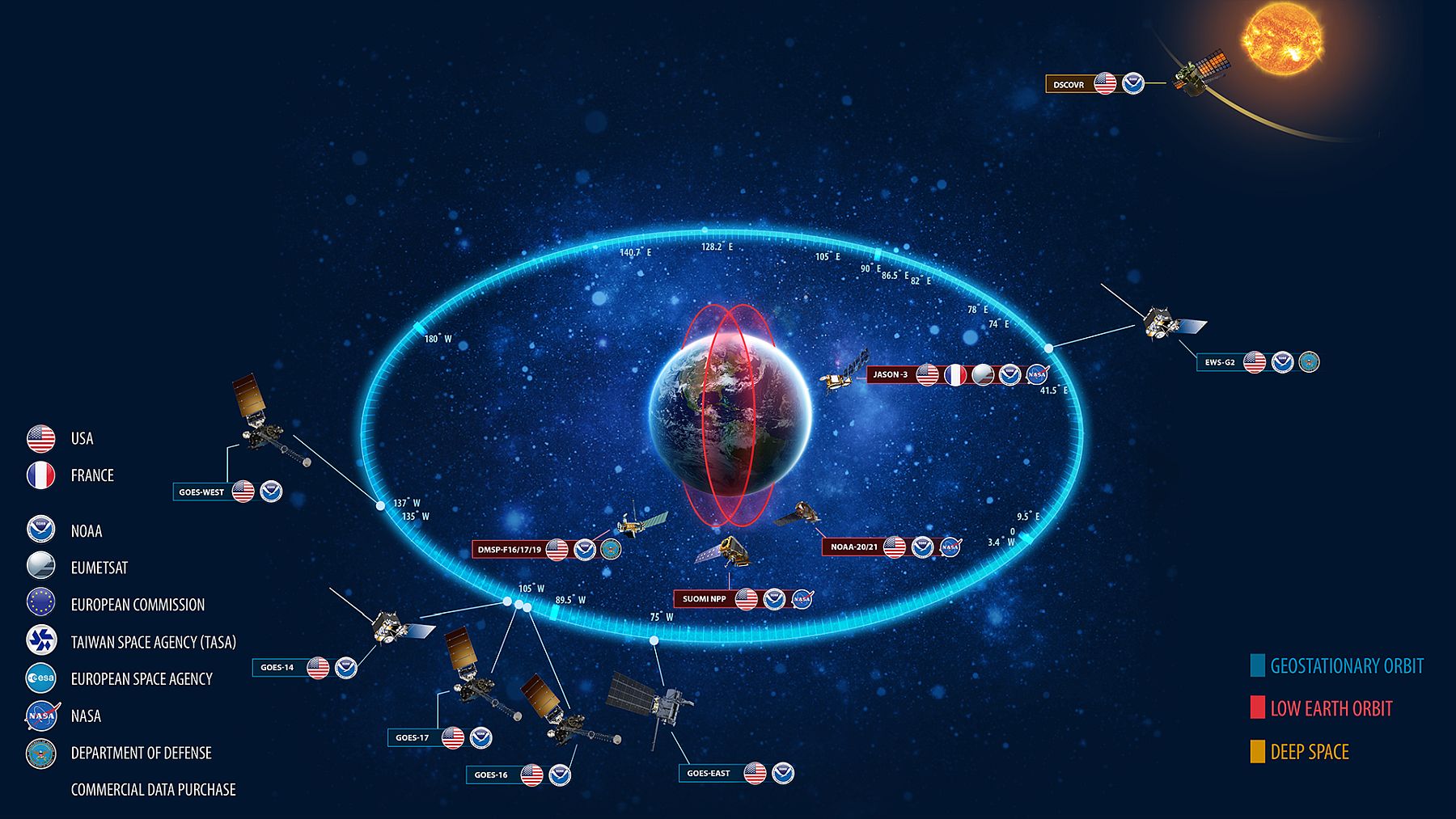Click the EWS-G2 satellite label

tap(1220, 362)
